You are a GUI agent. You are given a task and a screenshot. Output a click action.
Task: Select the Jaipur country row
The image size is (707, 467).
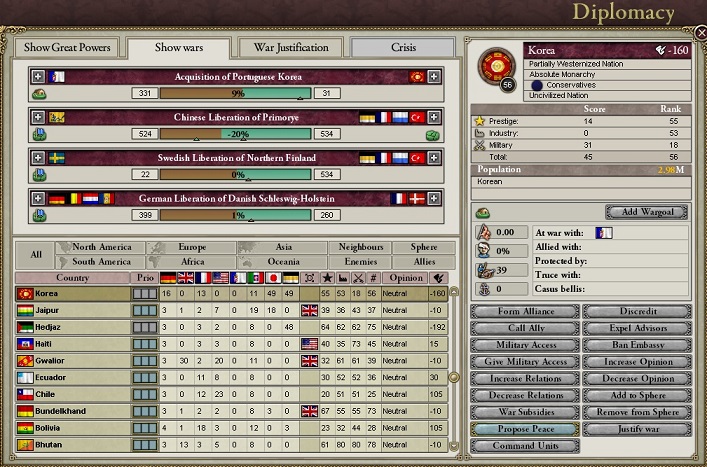tap(70, 311)
